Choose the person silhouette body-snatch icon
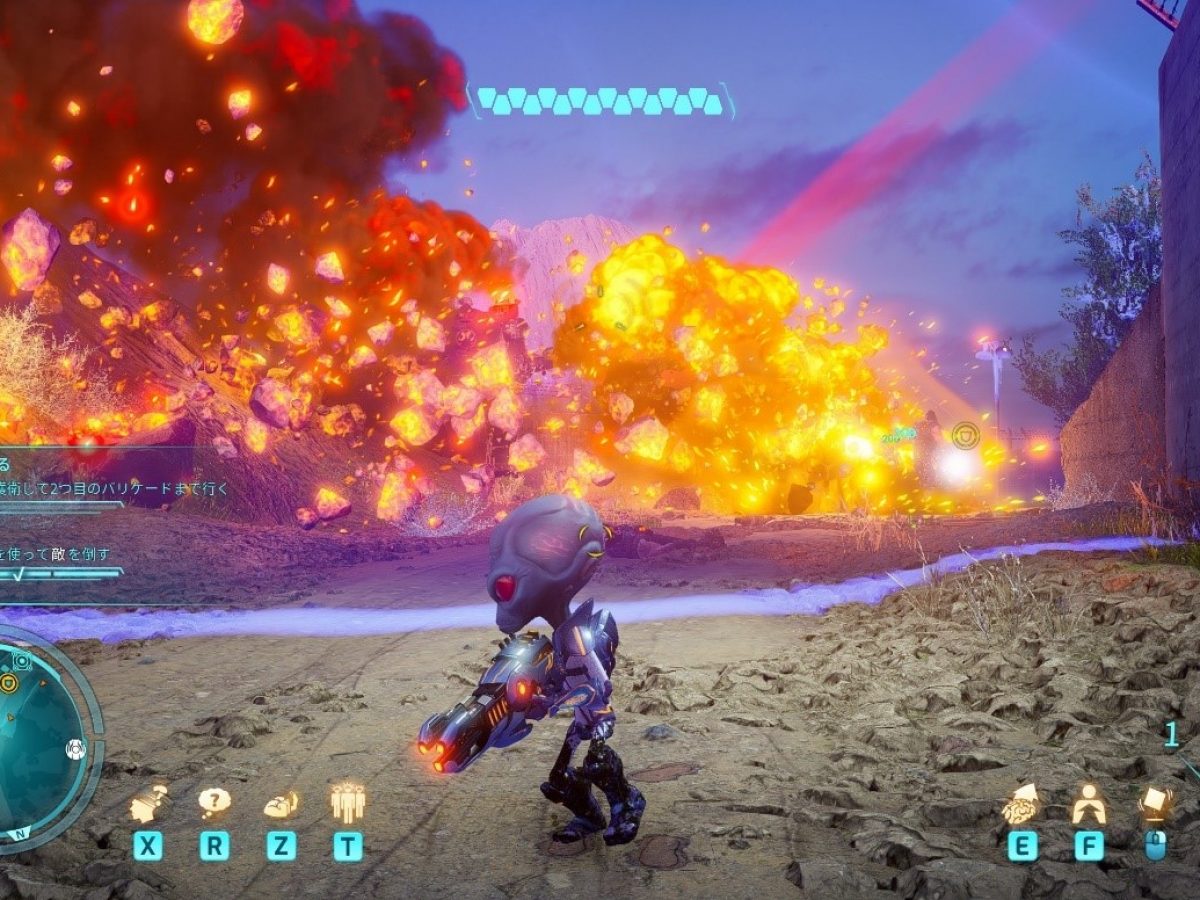 (1088, 803)
